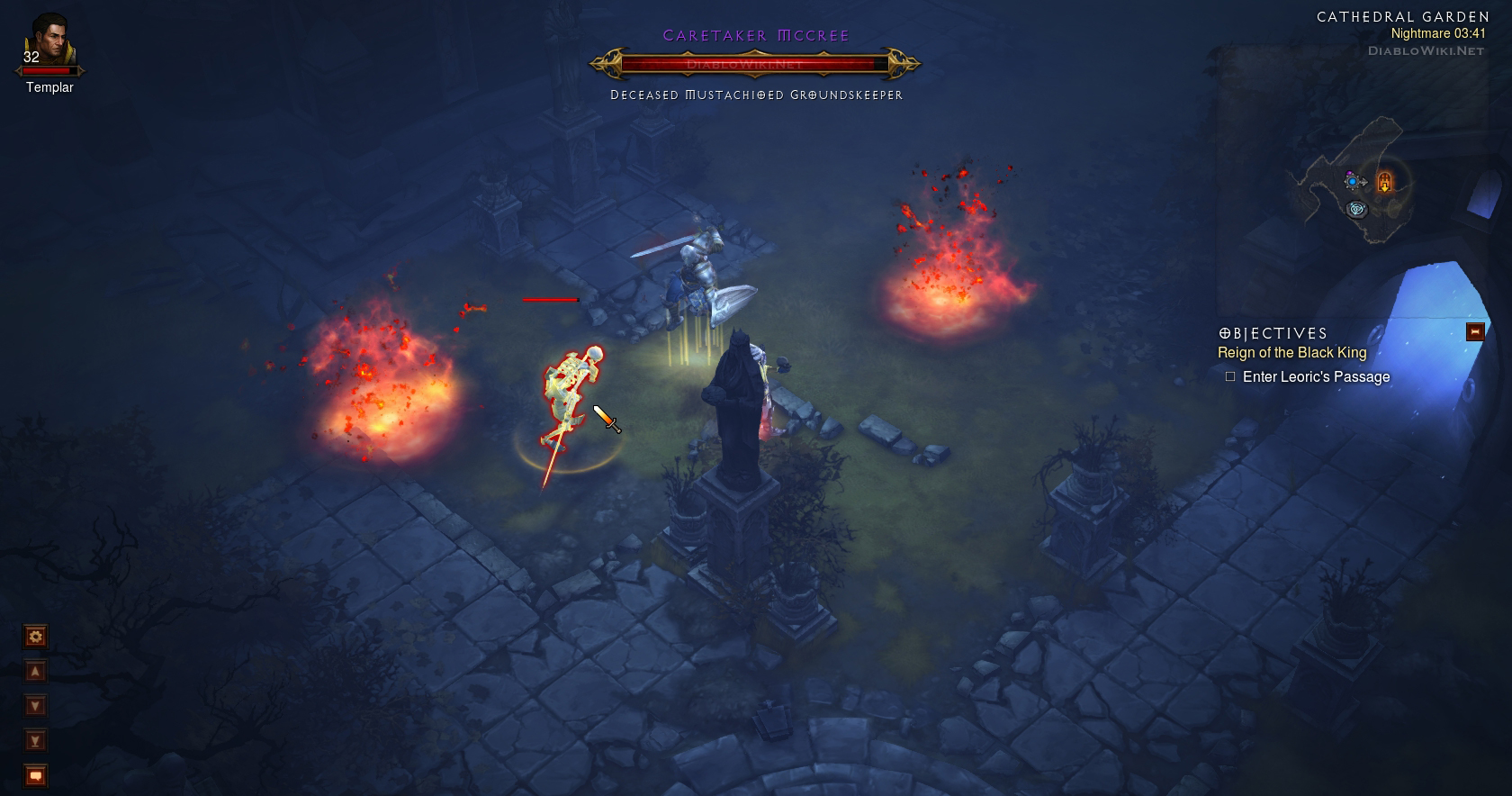The height and width of the screenshot is (796, 1512).
Task: Click the Caretaker McCree boss health frame
Action: tap(754, 64)
